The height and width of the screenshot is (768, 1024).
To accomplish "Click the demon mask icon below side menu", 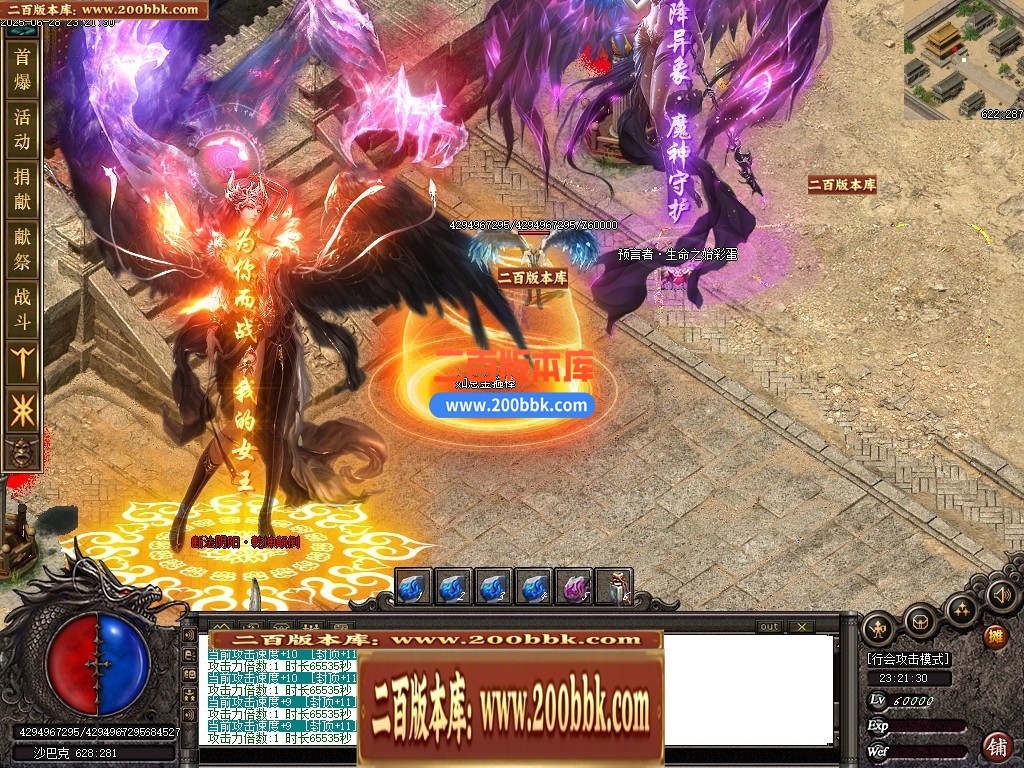I will click(x=19, y=454).
